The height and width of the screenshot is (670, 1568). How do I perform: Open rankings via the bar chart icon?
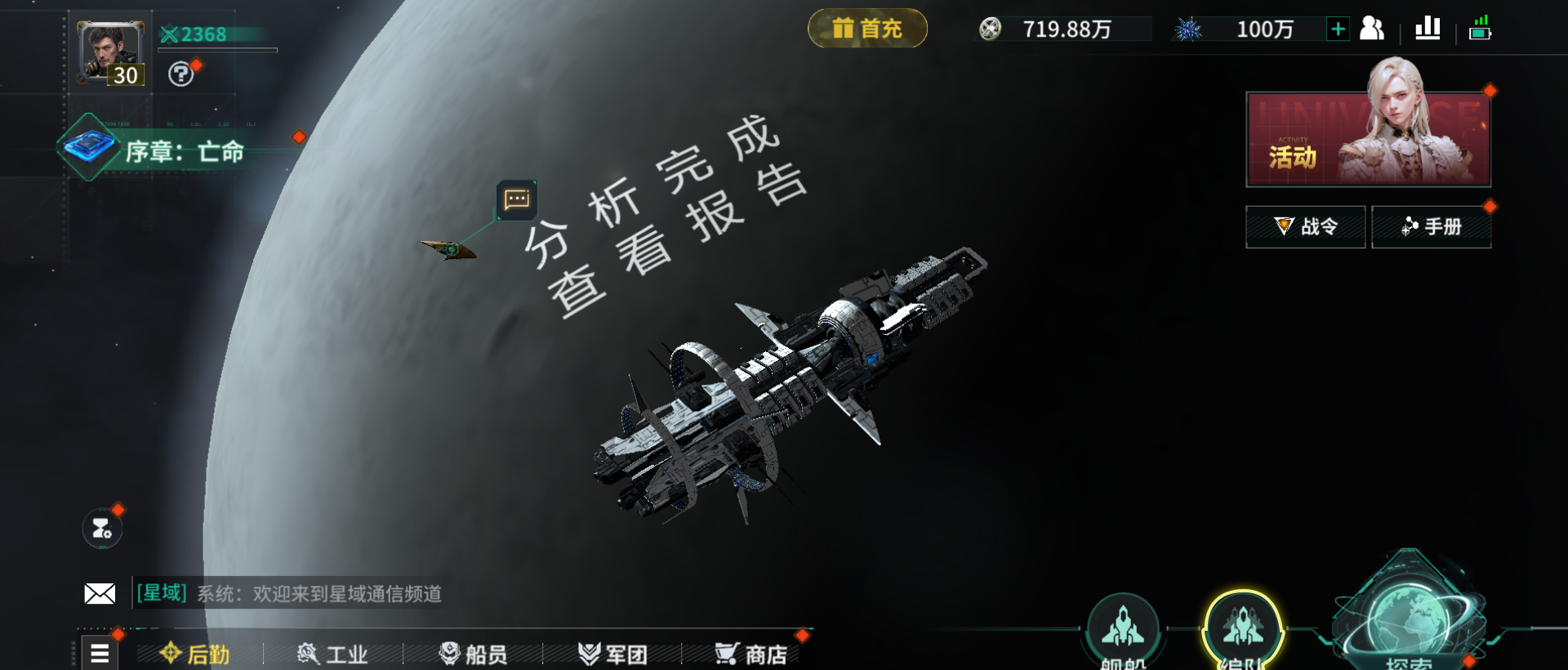pos(1426,28)
